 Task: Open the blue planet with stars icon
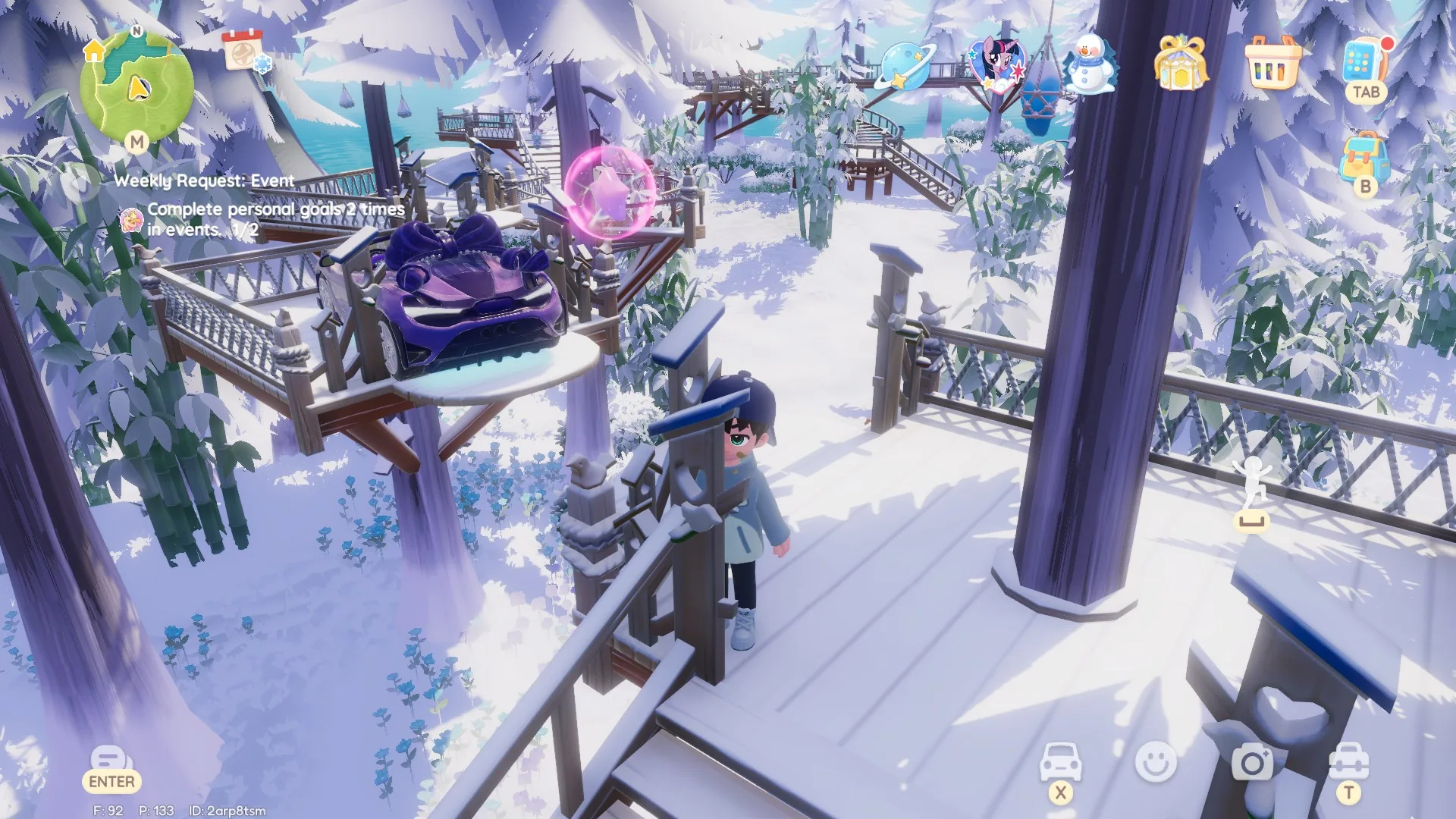tap(905, 67)
